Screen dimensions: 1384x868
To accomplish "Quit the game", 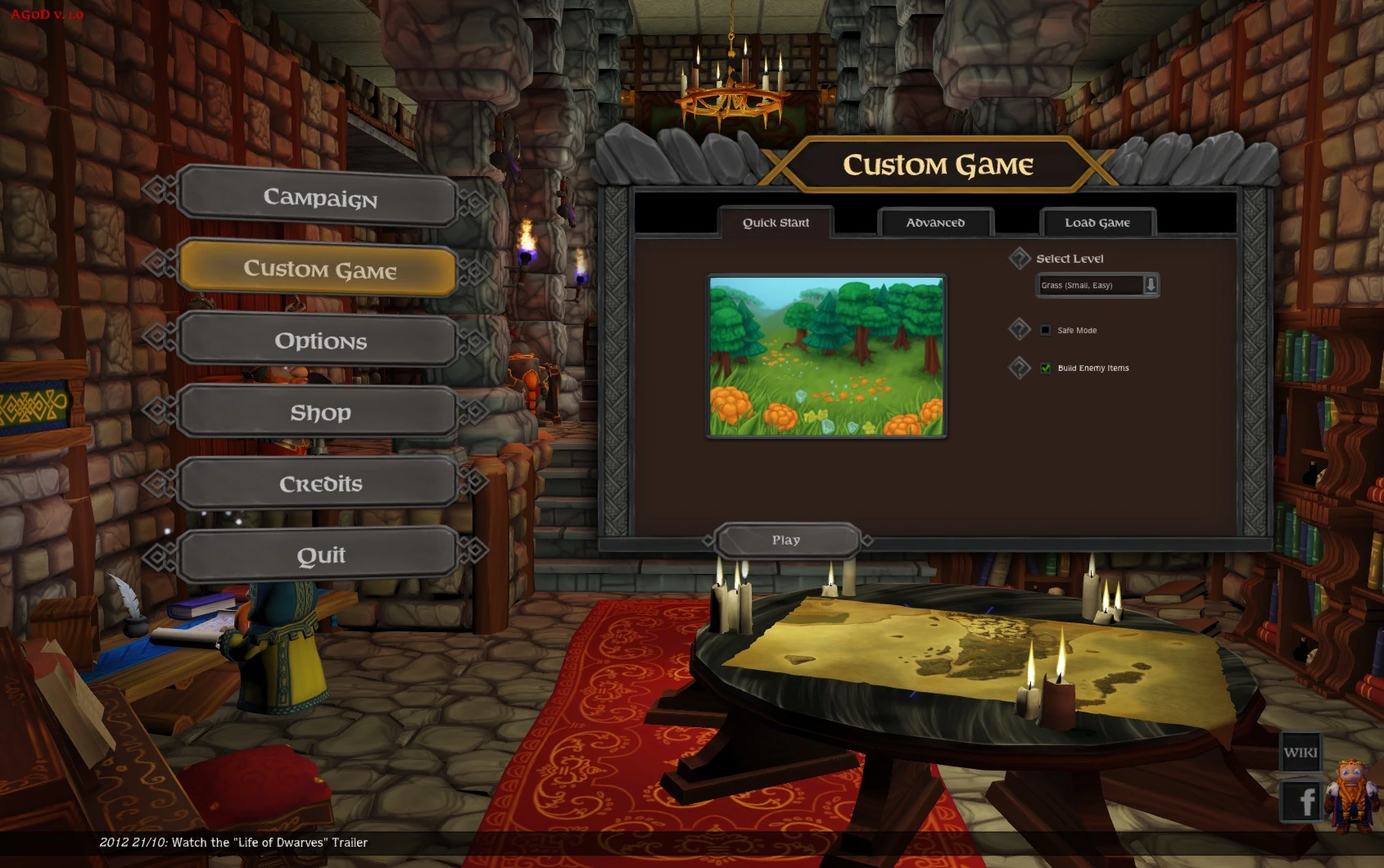I will (319, 554).
